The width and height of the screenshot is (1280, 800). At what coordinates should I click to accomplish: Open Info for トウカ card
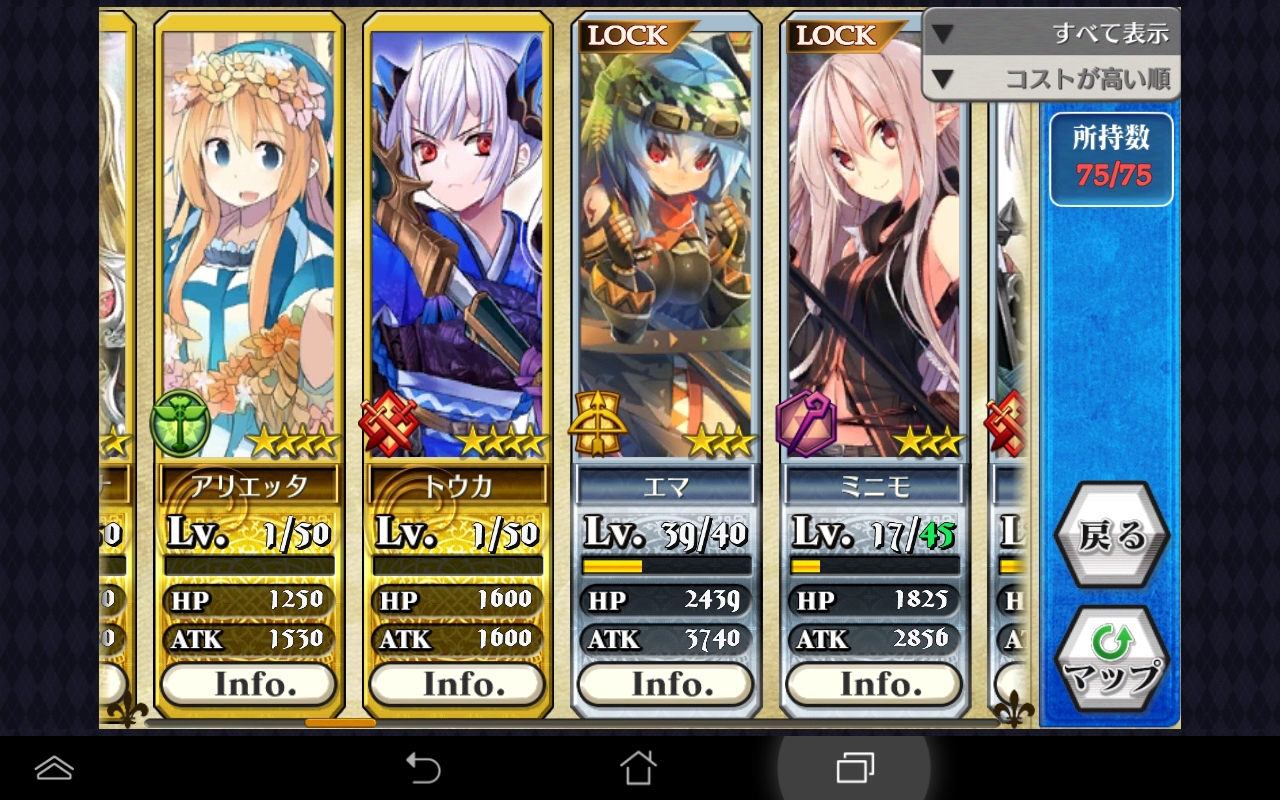457,684
